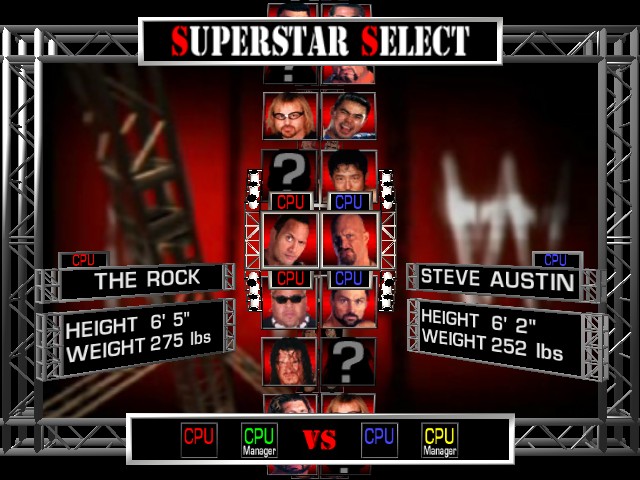Screen dimensions: 640x480
Task: Pick the long-haired wrestler portrait
Action: [x=290, y=362]
